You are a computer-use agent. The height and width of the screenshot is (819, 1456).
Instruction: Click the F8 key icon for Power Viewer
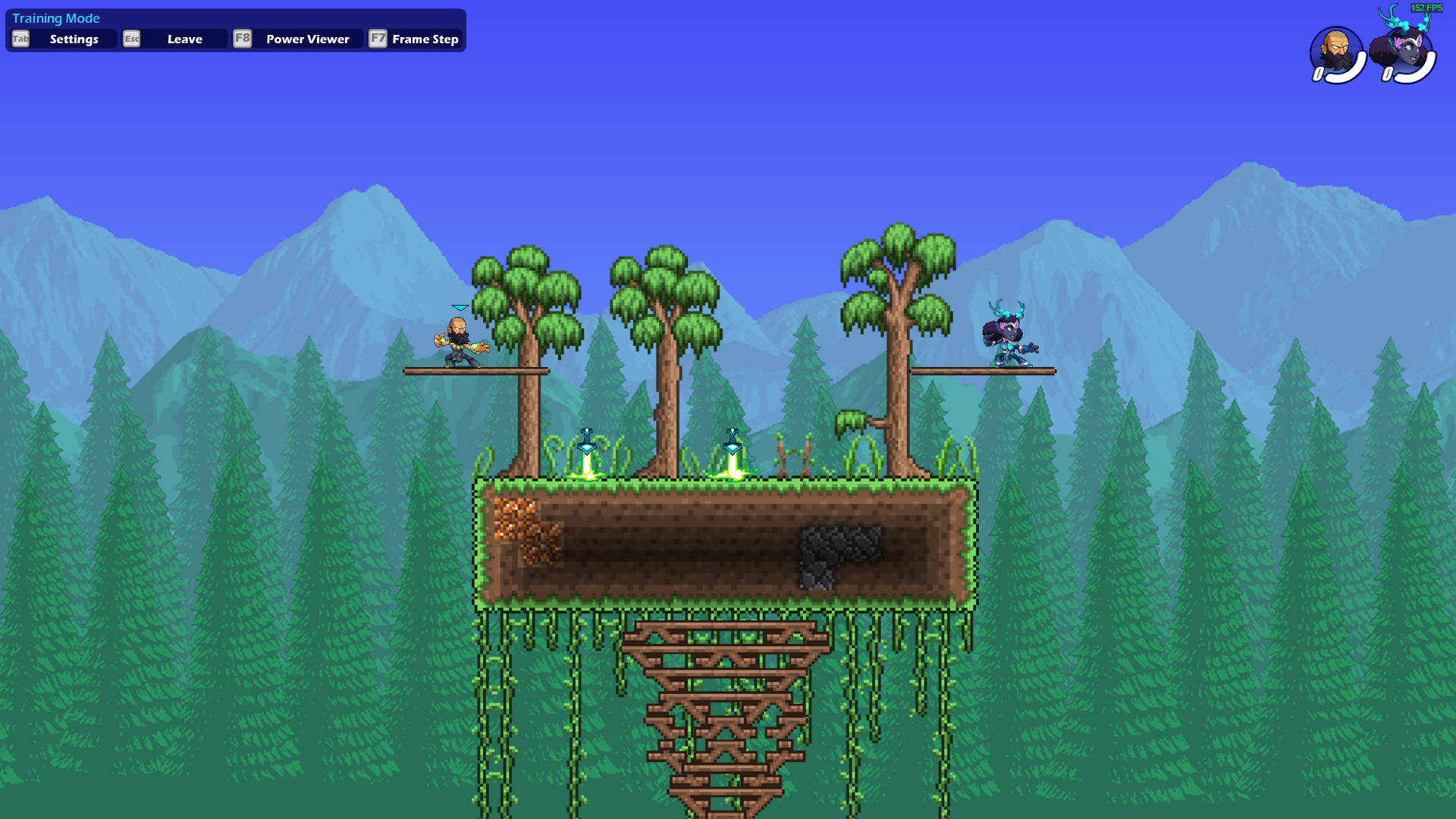click(242, 39)
